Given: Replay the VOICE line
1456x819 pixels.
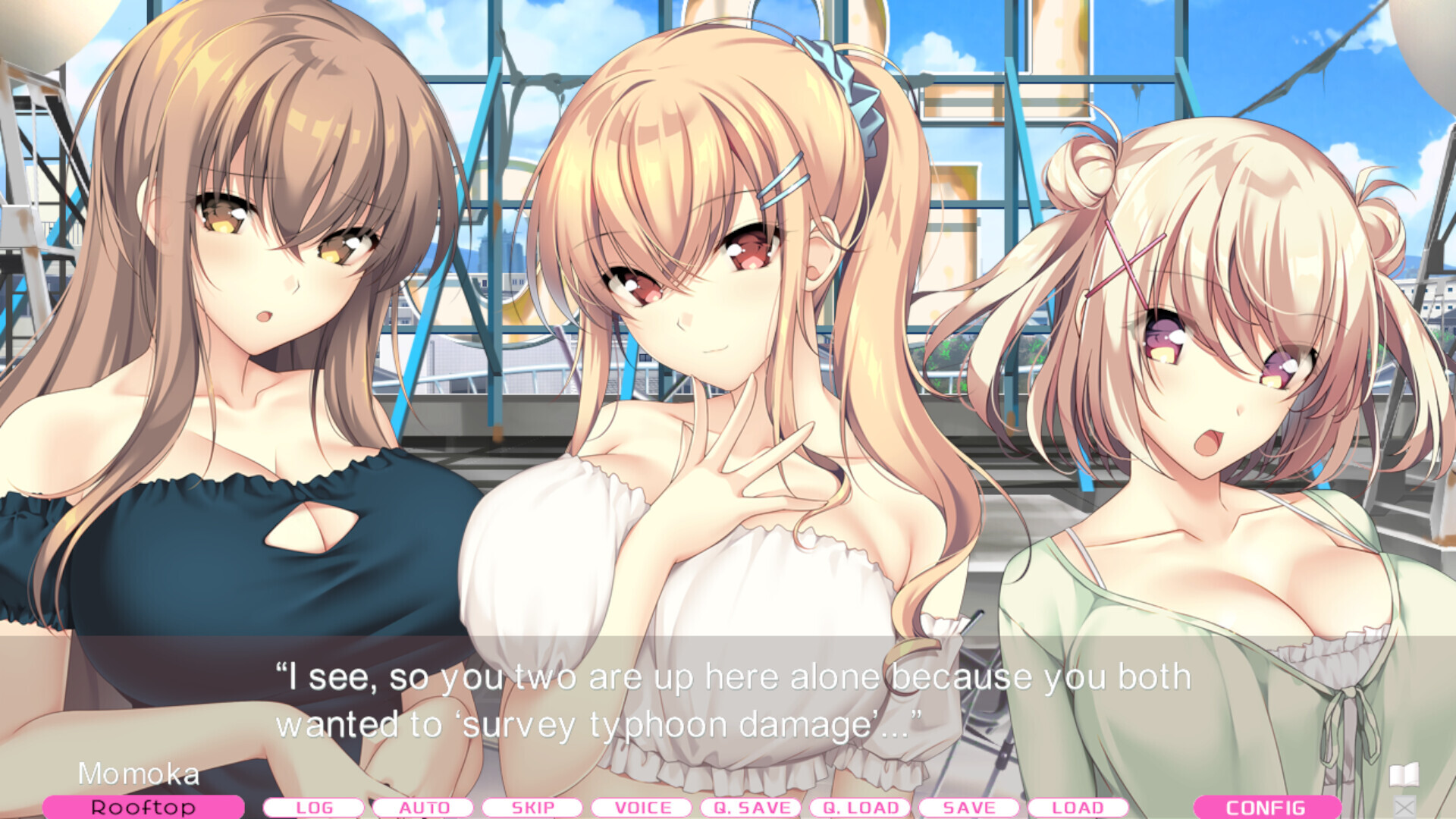Looking at the screenshot, I should 643,808.
